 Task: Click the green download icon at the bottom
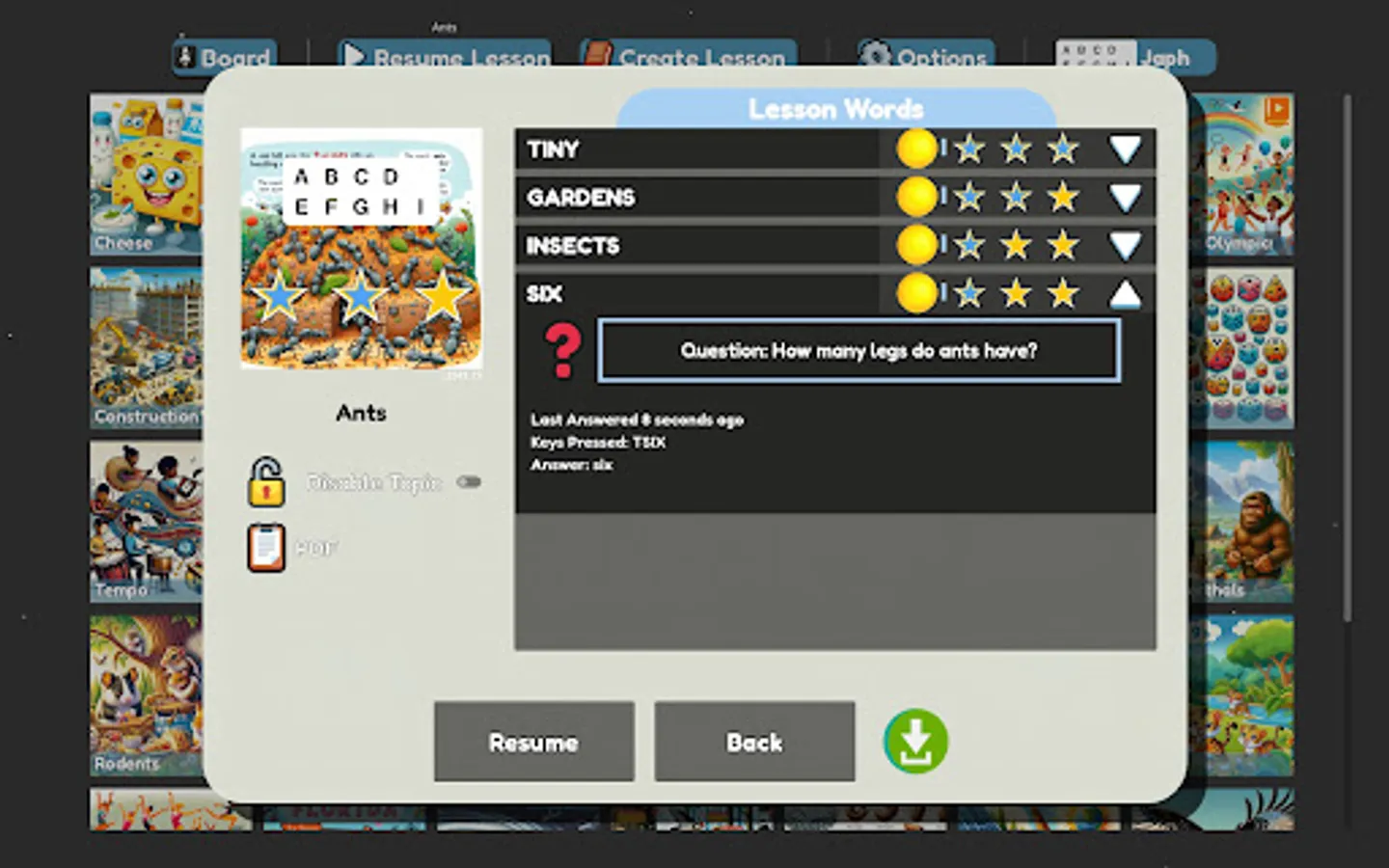click(915, 741)
